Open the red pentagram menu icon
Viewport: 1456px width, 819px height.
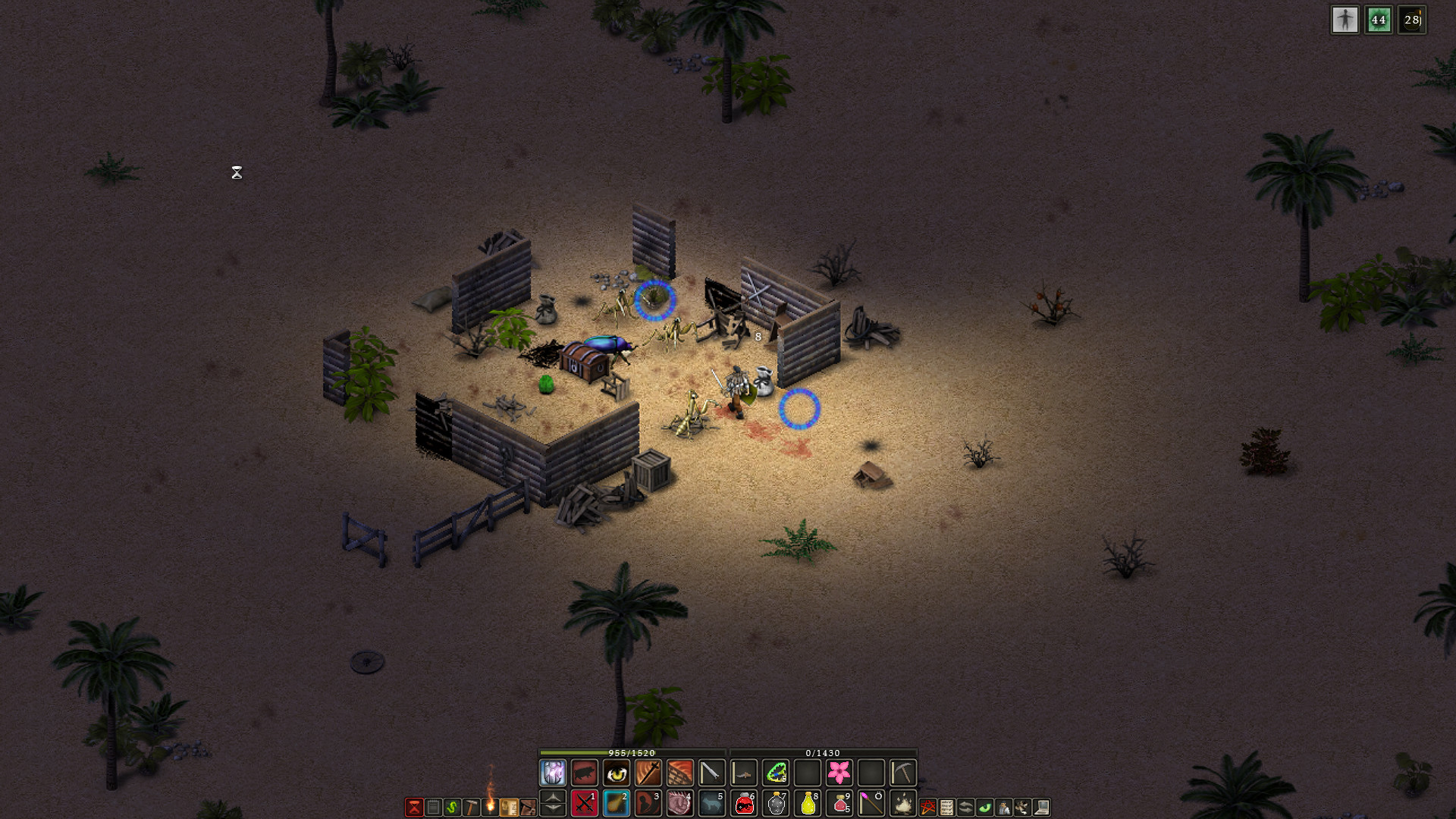[x=927, y=807]
